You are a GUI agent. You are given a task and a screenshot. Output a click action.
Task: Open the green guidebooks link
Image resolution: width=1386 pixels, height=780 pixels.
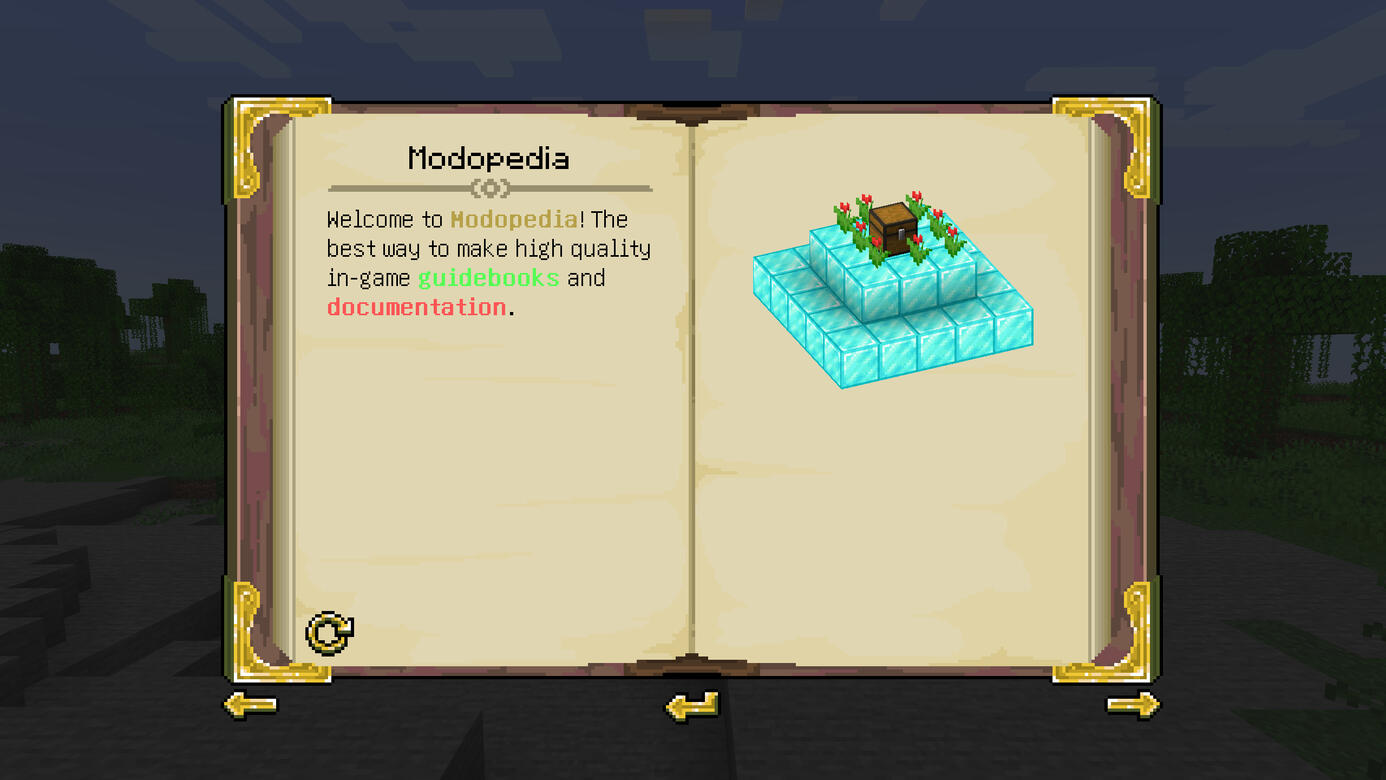point(488,278)
